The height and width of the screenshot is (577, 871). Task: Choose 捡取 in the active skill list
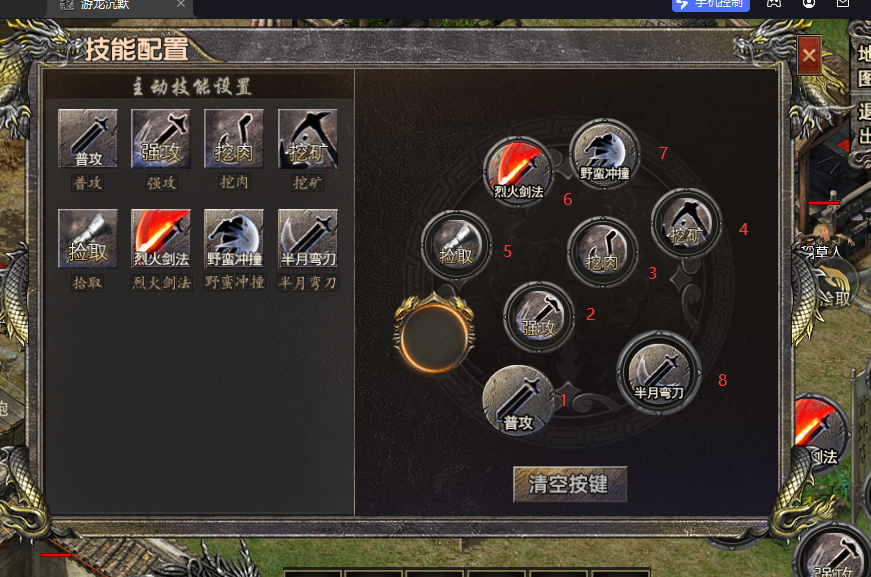click(x=88, y=239)
